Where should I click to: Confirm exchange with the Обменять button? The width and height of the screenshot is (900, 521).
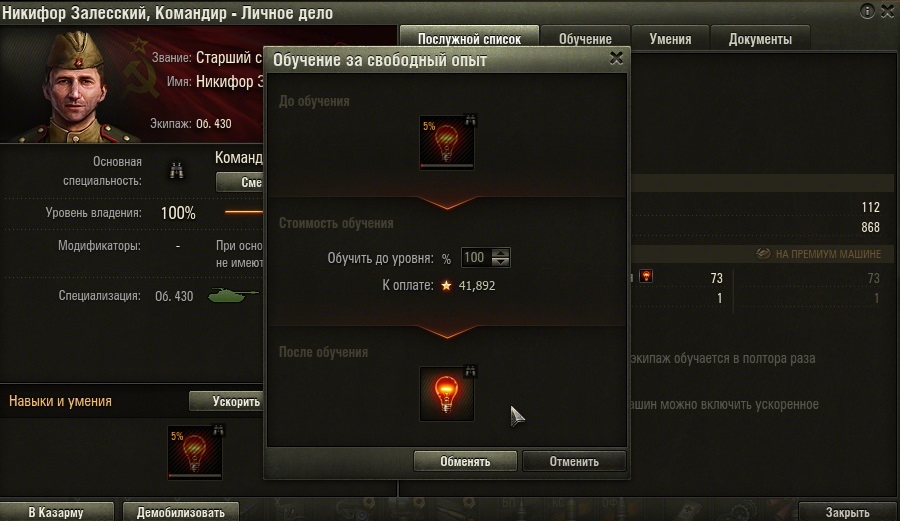click(x=465, y=461)
